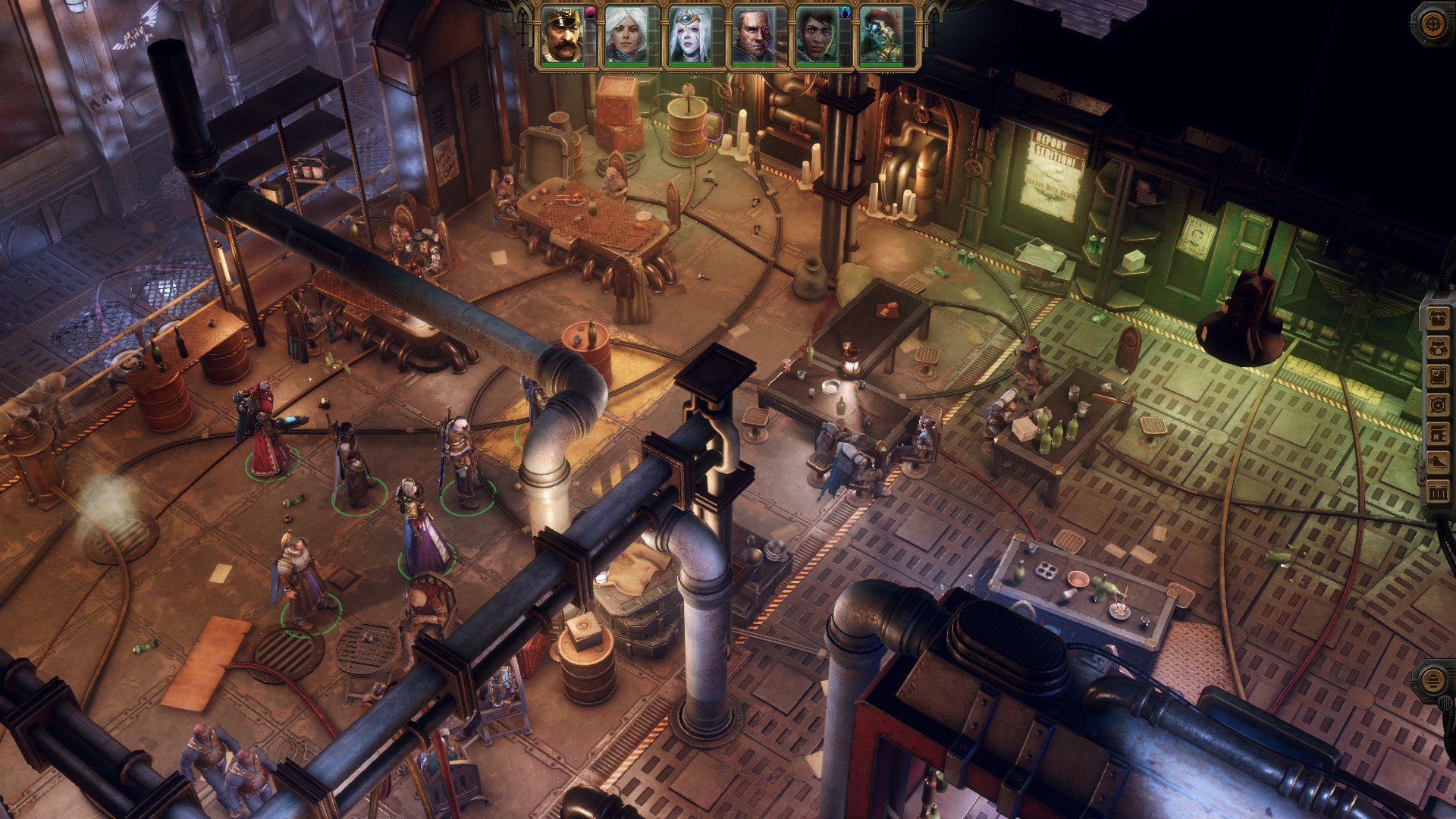Click the blue buff icon on portrait
1456x819 pixels.
point(846,11)
